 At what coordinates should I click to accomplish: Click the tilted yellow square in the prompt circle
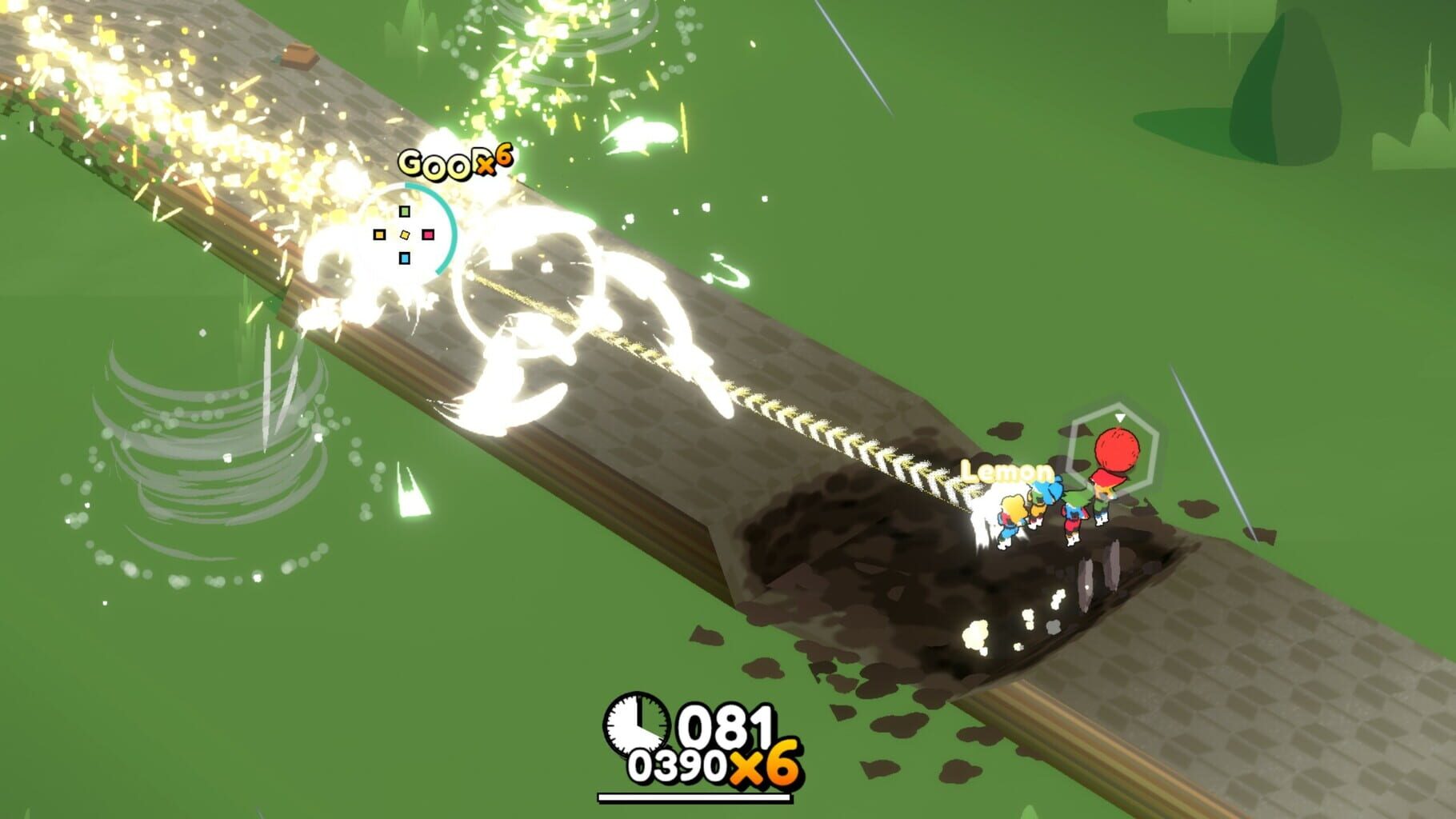[404, 234]
